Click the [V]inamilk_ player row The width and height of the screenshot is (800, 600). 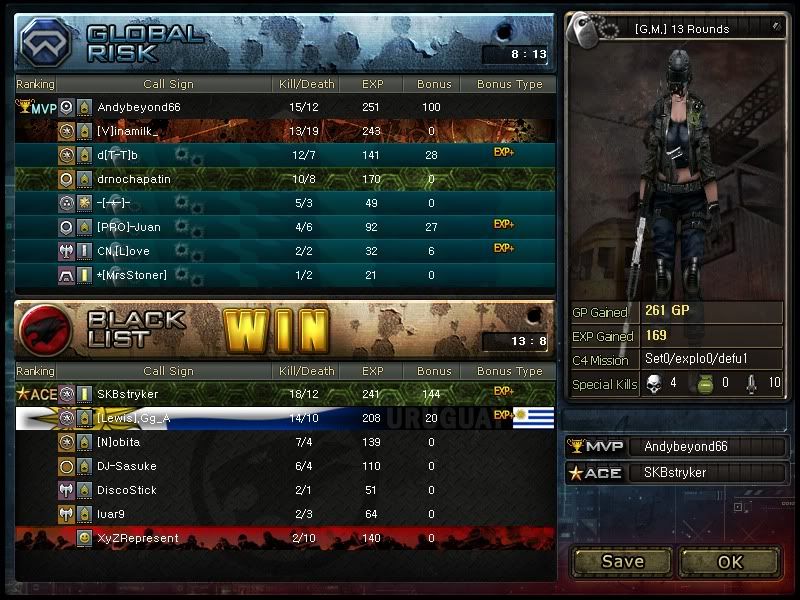click(x=285, y=131)
